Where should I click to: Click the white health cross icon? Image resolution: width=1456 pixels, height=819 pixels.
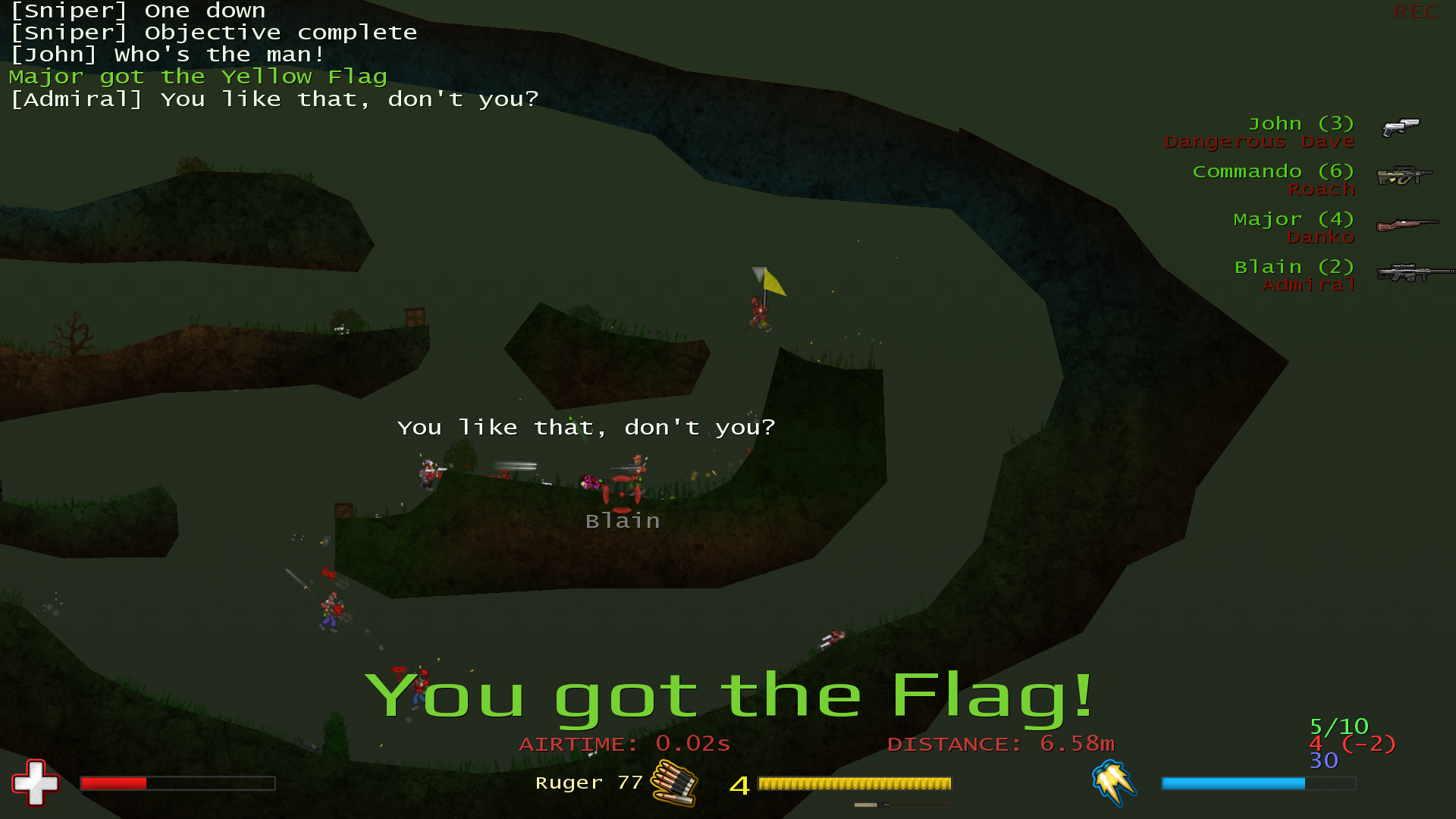coord(35,783)
